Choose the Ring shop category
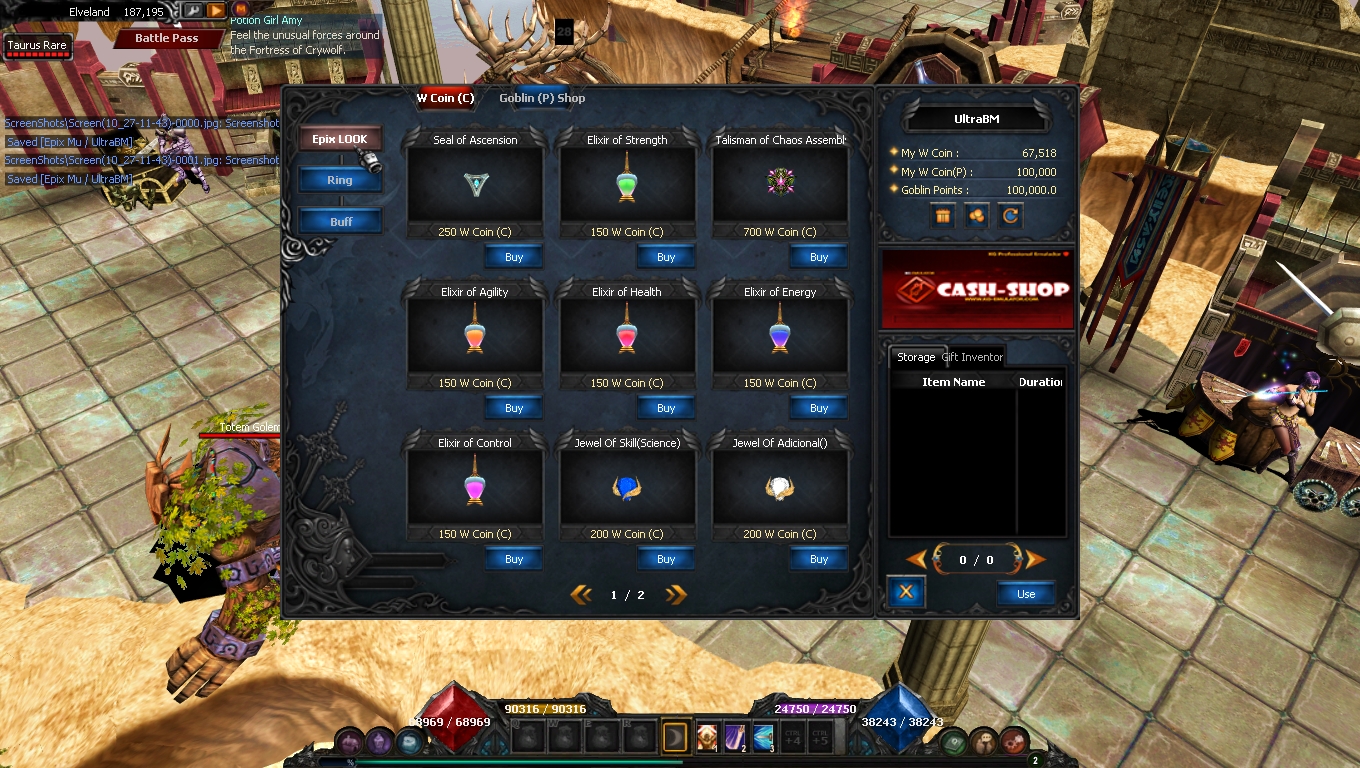 [x=340, y=180]
